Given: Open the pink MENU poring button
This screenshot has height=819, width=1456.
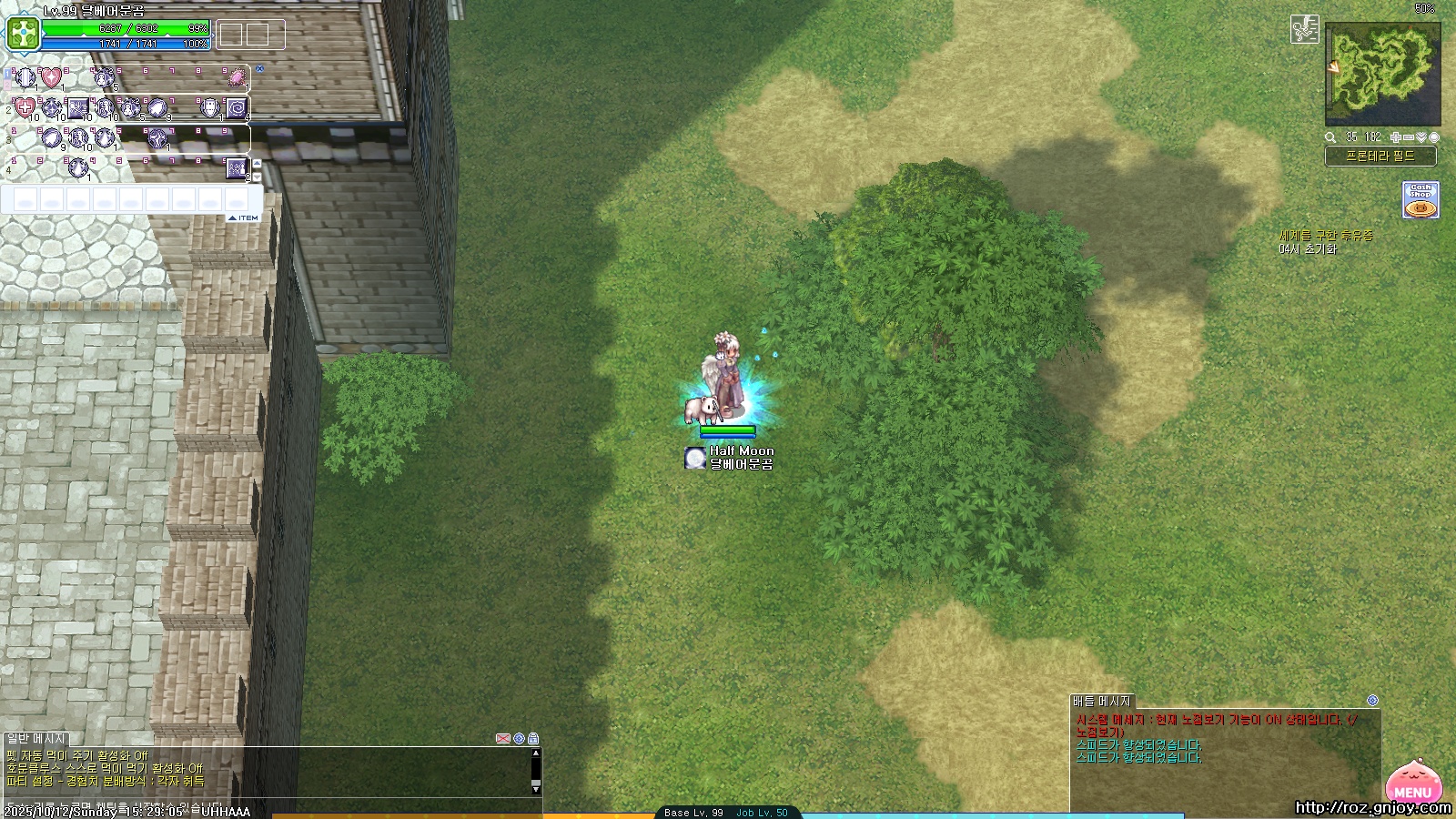Looking at the screenshot, I should [x=1413, y=783].
